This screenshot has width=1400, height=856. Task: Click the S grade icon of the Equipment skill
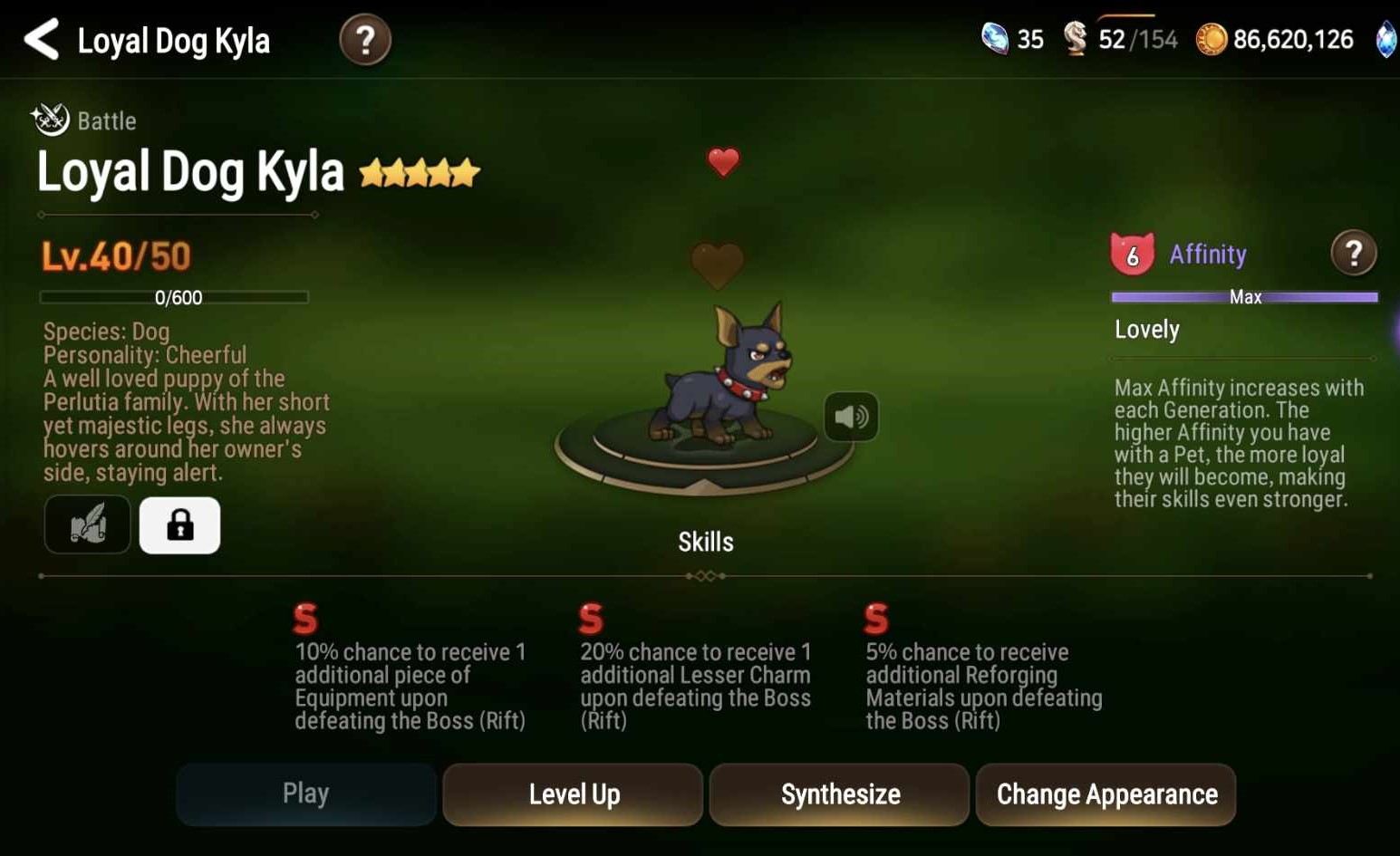(305, 619)
